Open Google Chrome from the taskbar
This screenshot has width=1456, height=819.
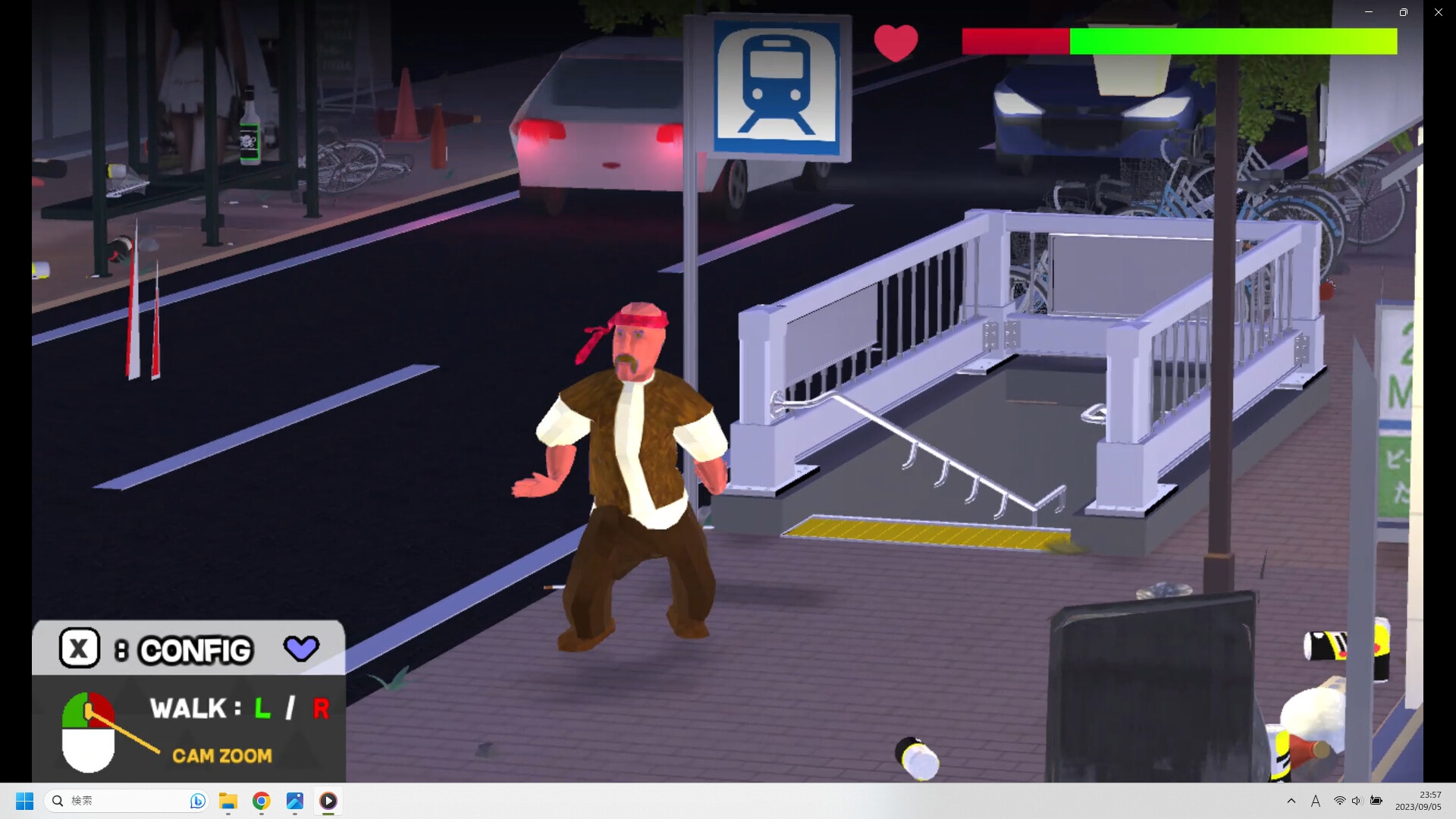(261, 802)
